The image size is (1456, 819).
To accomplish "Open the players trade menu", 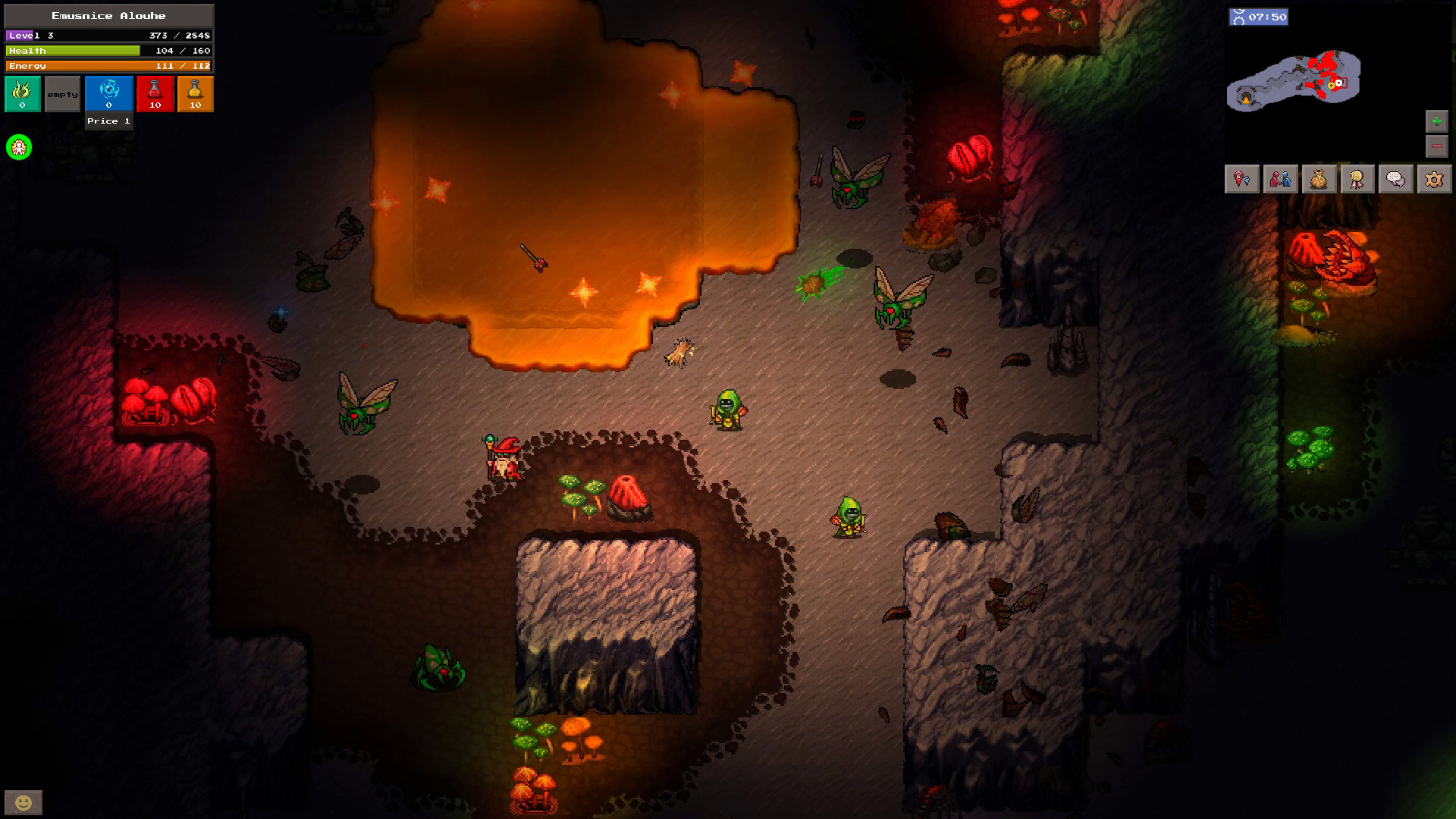I will [x=1280, y=179].
